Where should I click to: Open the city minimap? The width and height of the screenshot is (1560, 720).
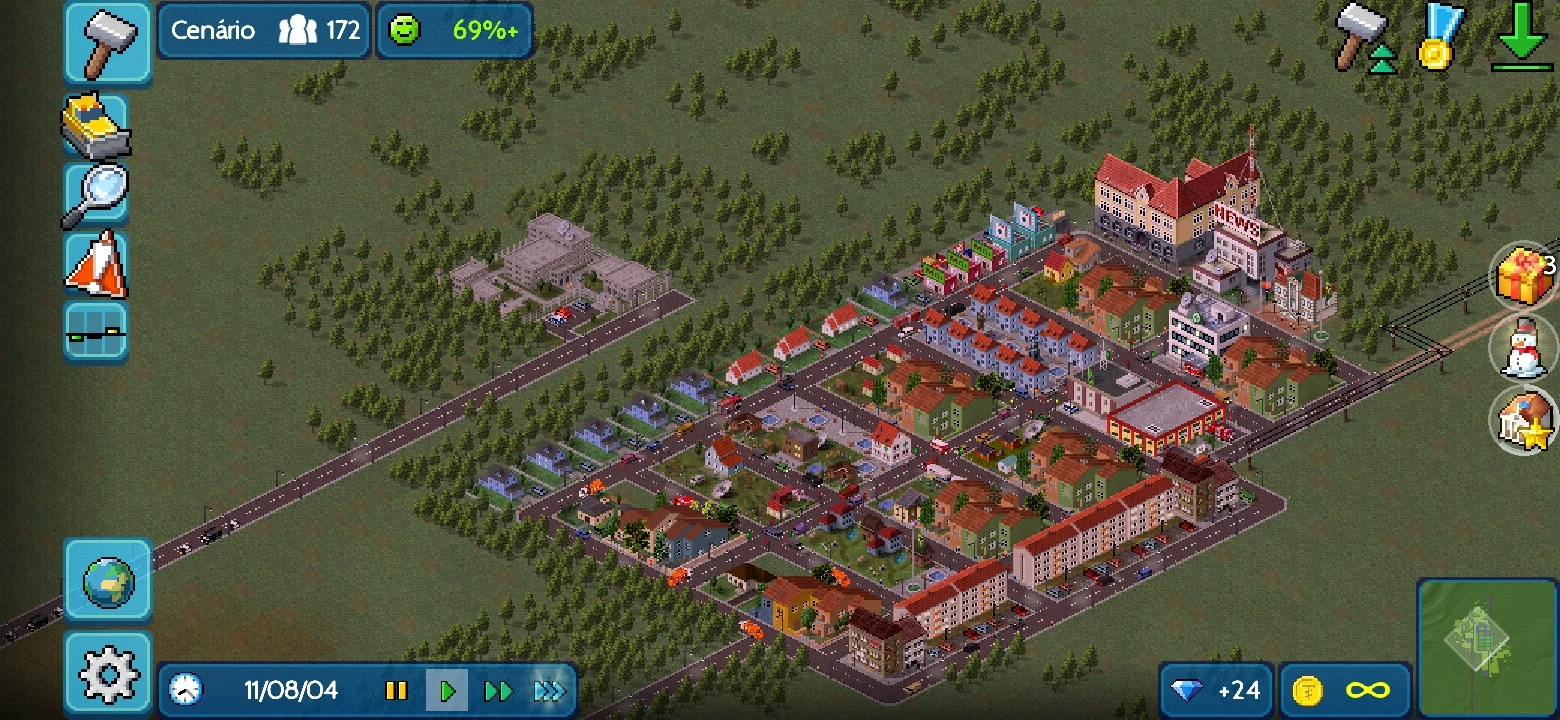coord(1486,646)
